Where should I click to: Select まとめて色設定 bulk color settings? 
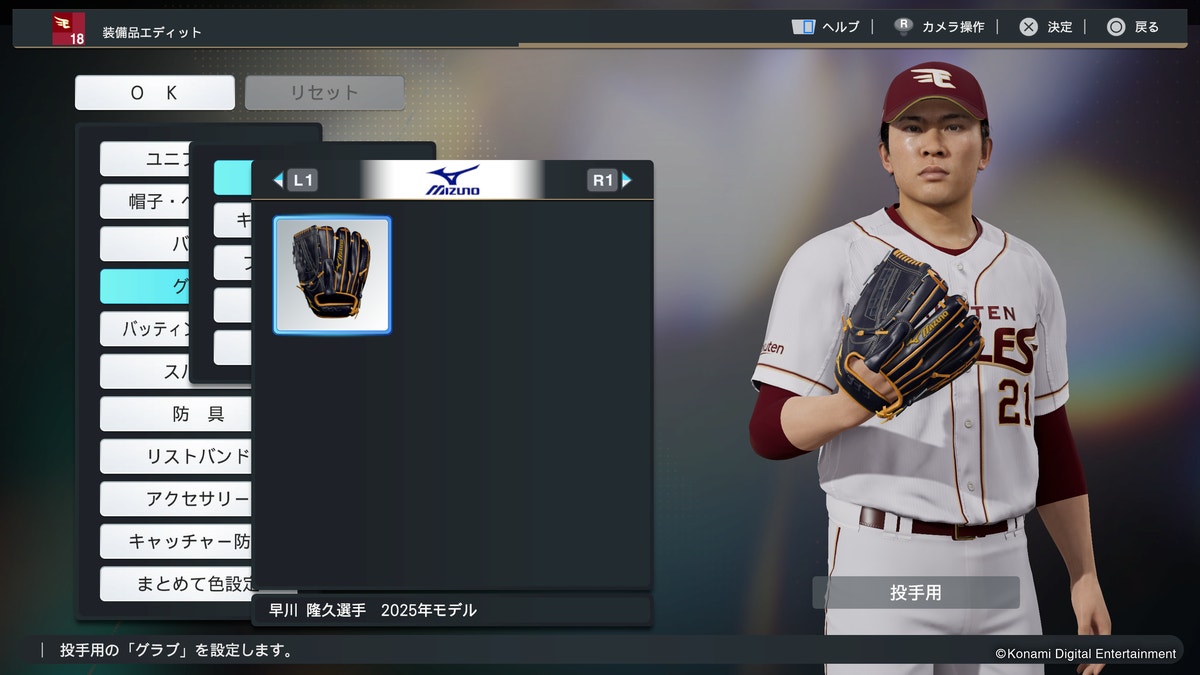(x=176, y=583)
